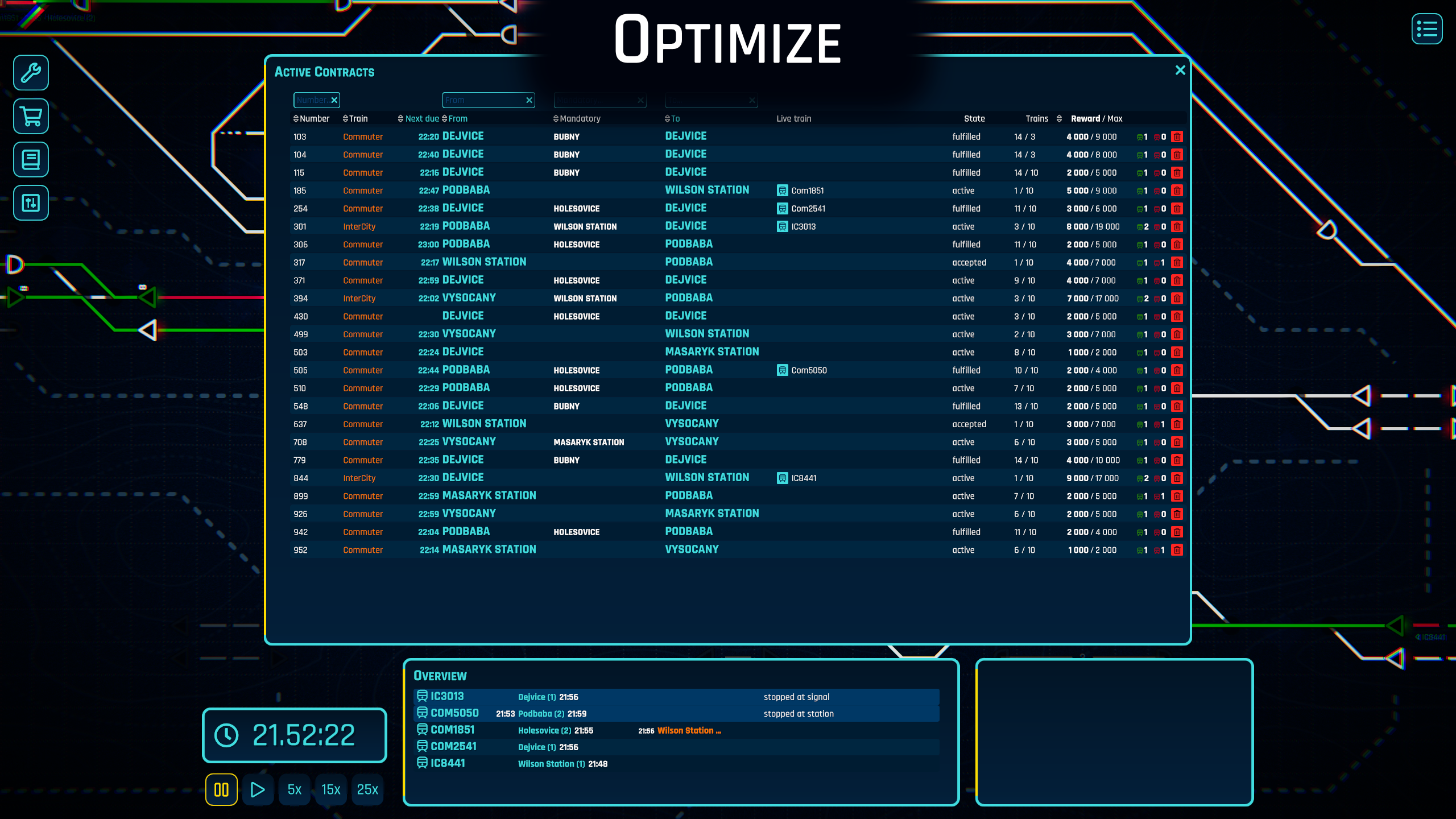This screenshot has height=819, width=1456.
Task: Open the settings sliders icon in the sidebar
Action: point(30,203)
